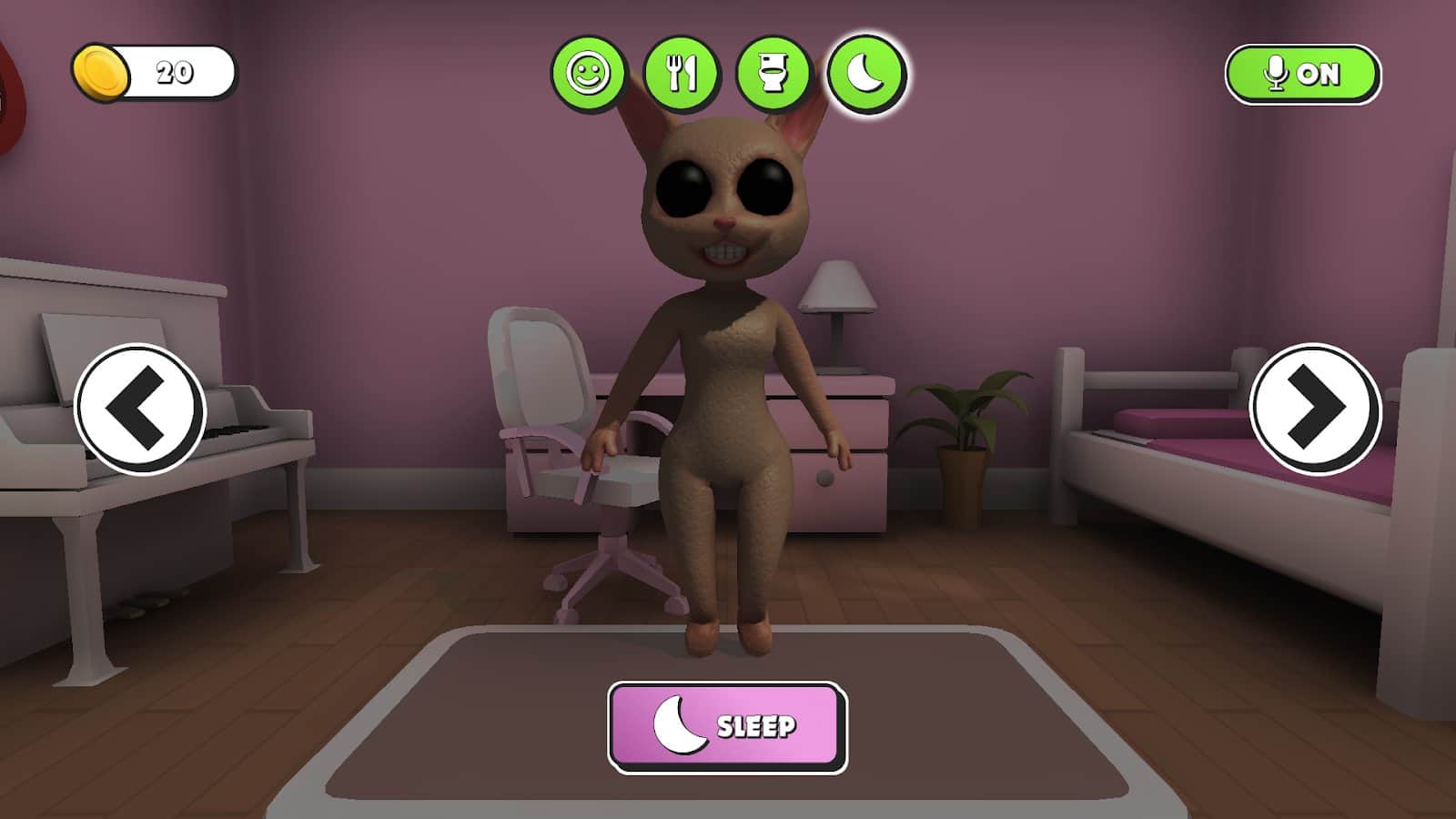The image size is (1456, 819).
Task: Tap the pink Sleep button
Action: click(x=727, y=727)
